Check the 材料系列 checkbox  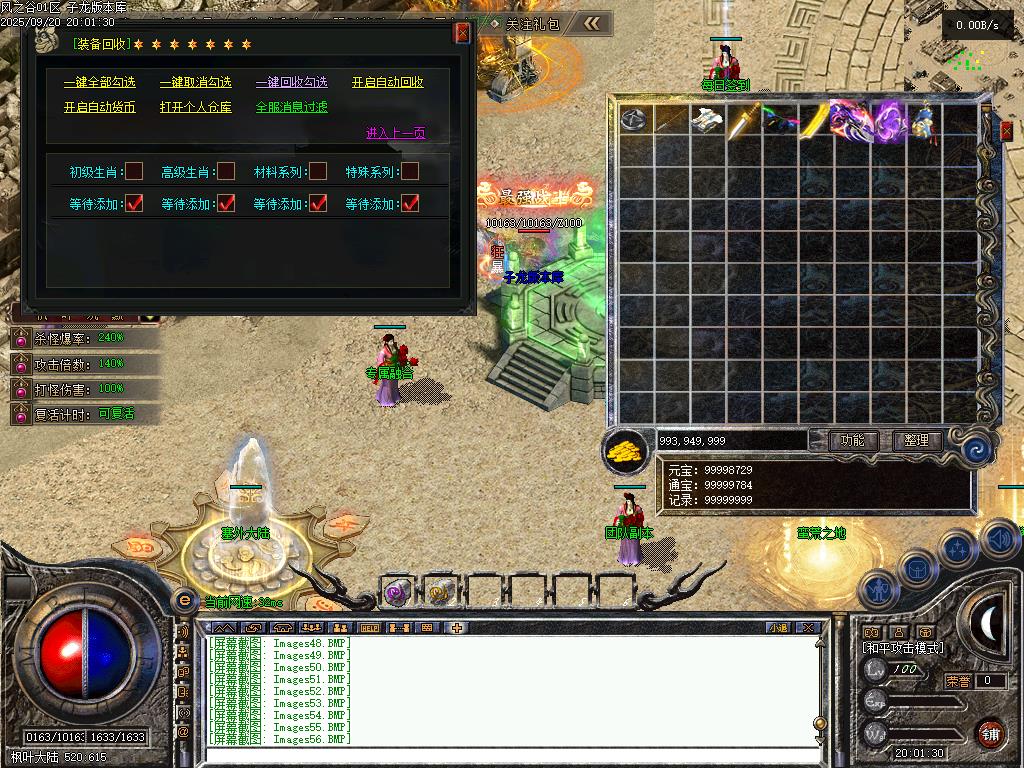point(318,172)
